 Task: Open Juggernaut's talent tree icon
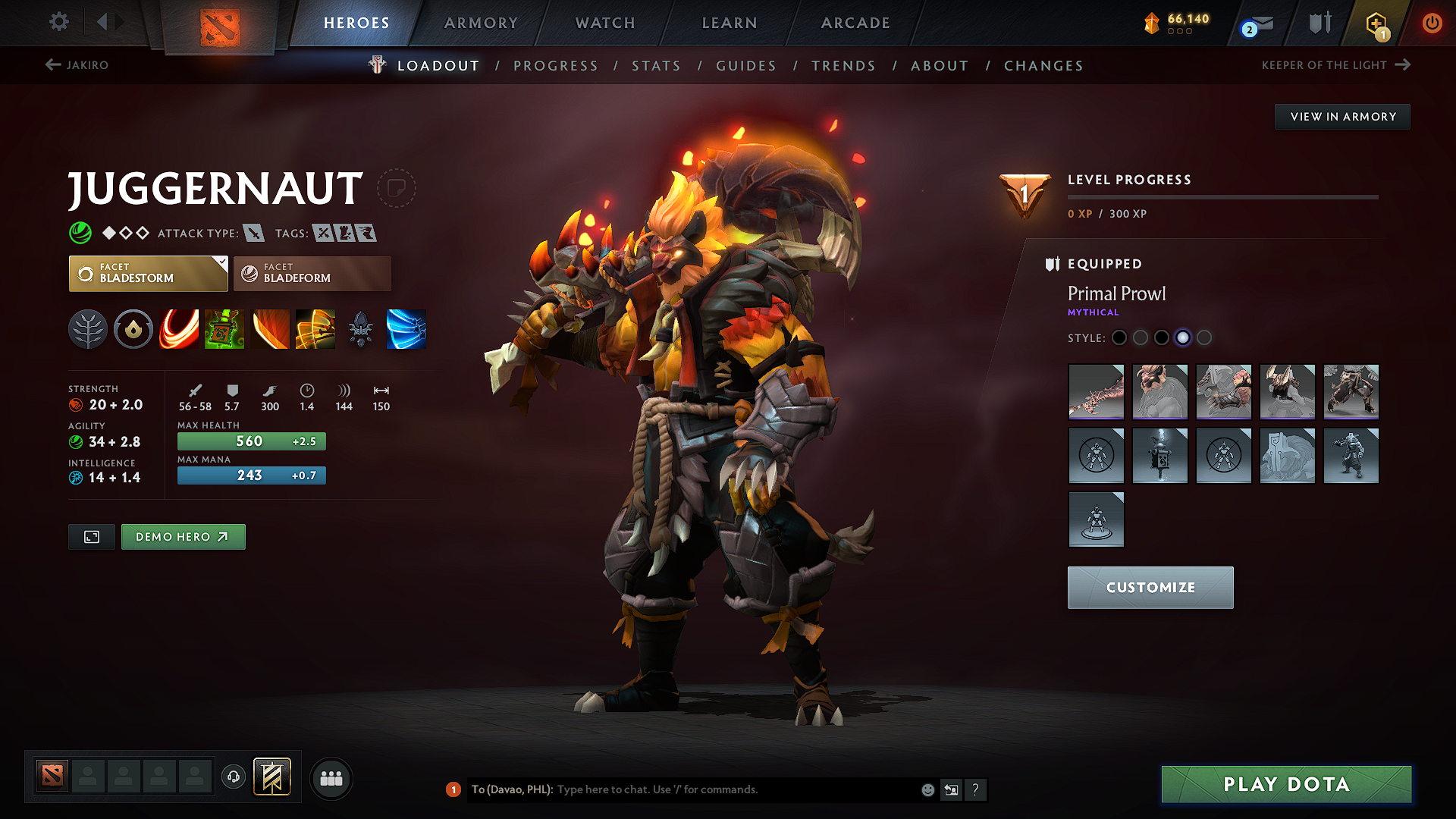[x=88, y=328]
